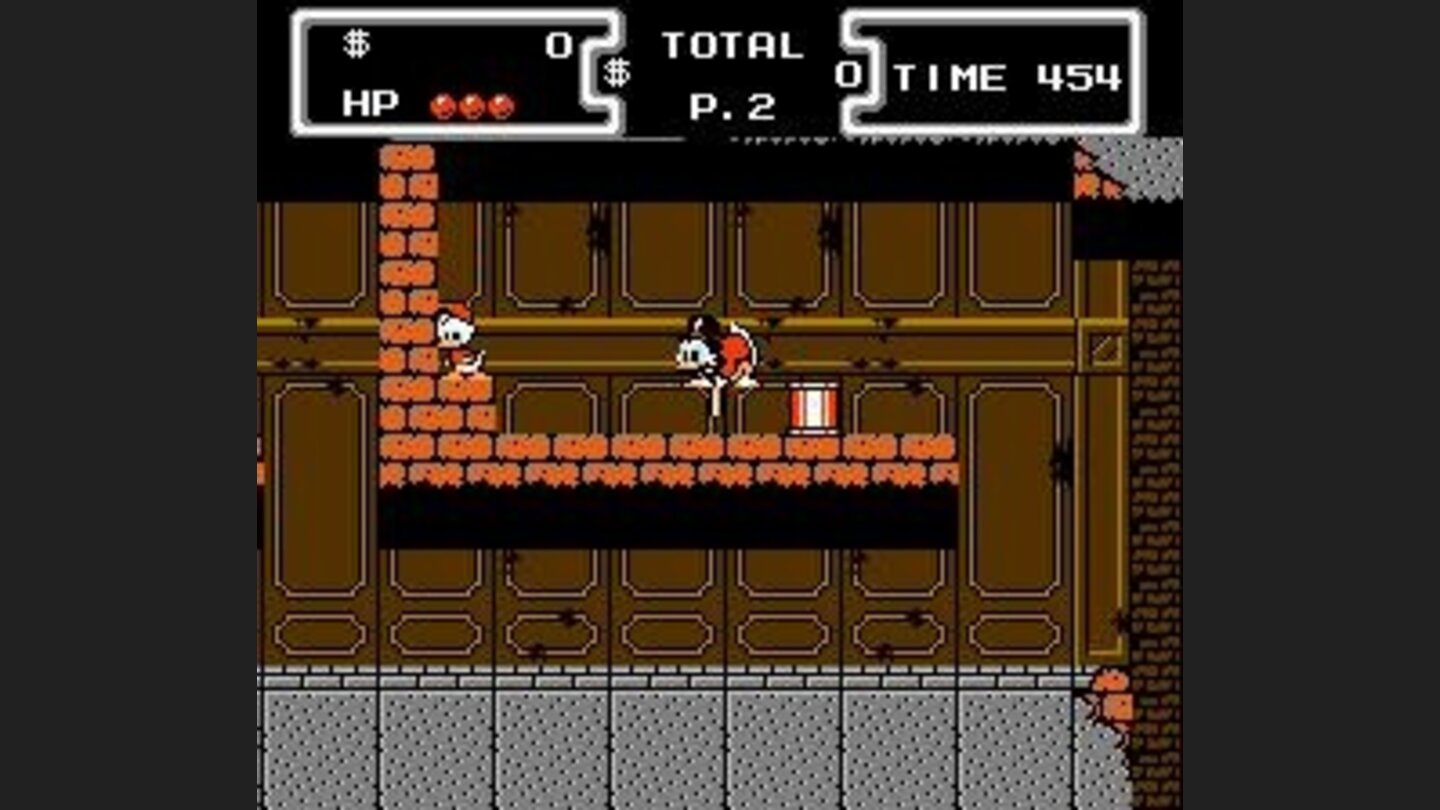Select the first red HP heart
The height and width of the screenshot is (810, 1440).
tap(440, 104)
